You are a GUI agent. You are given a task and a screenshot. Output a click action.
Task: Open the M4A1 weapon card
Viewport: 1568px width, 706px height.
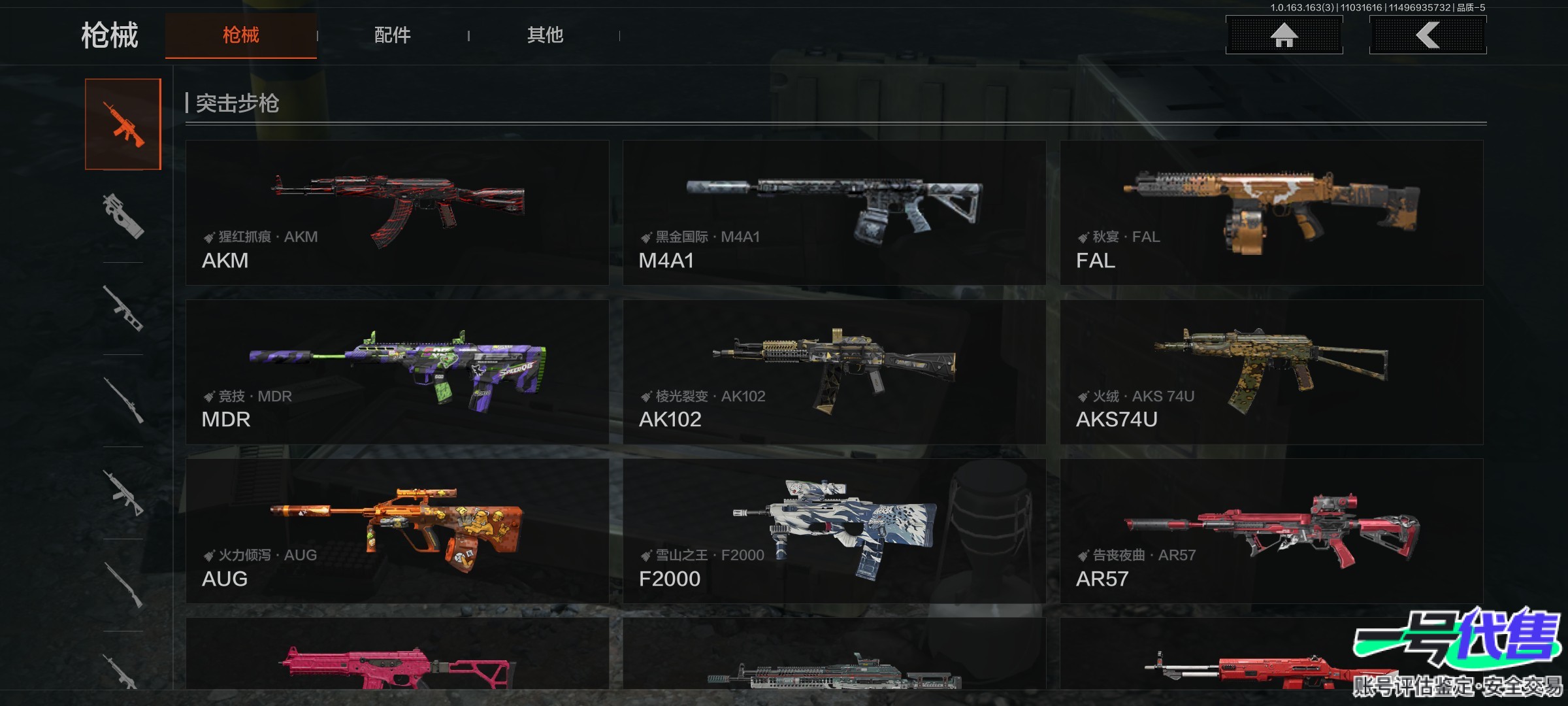click(834, 212)
